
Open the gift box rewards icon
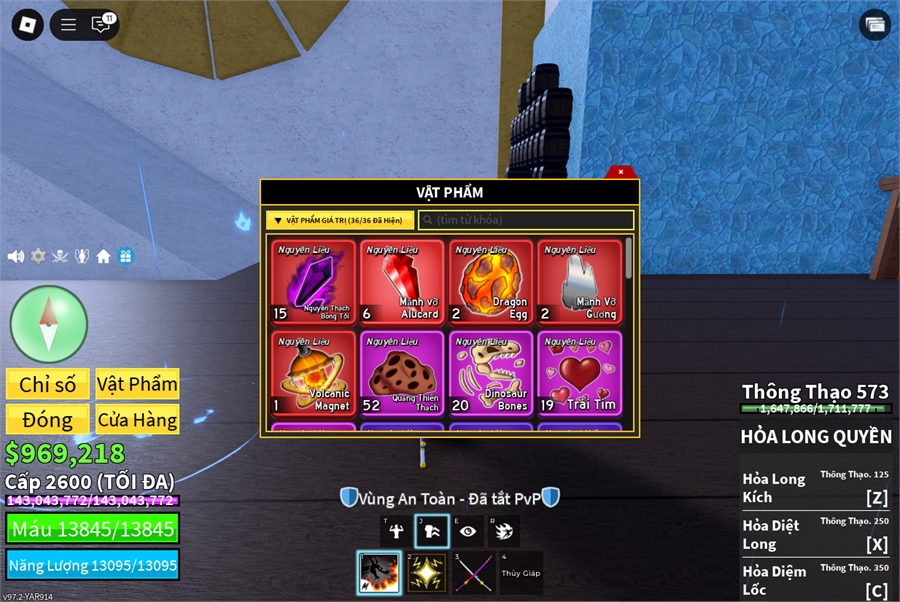[x=125, y=256]
